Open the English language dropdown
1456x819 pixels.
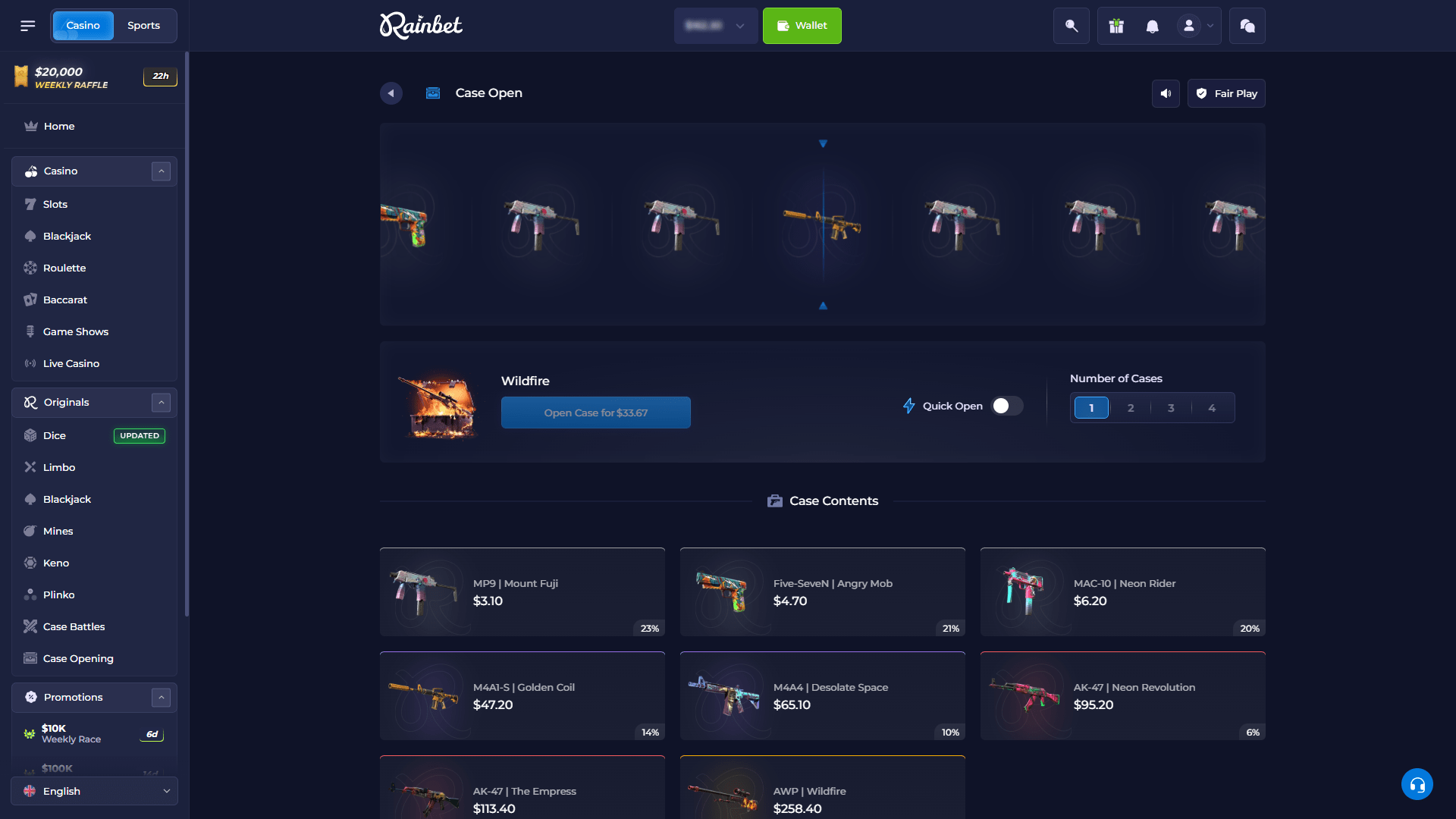click(94, 791)
